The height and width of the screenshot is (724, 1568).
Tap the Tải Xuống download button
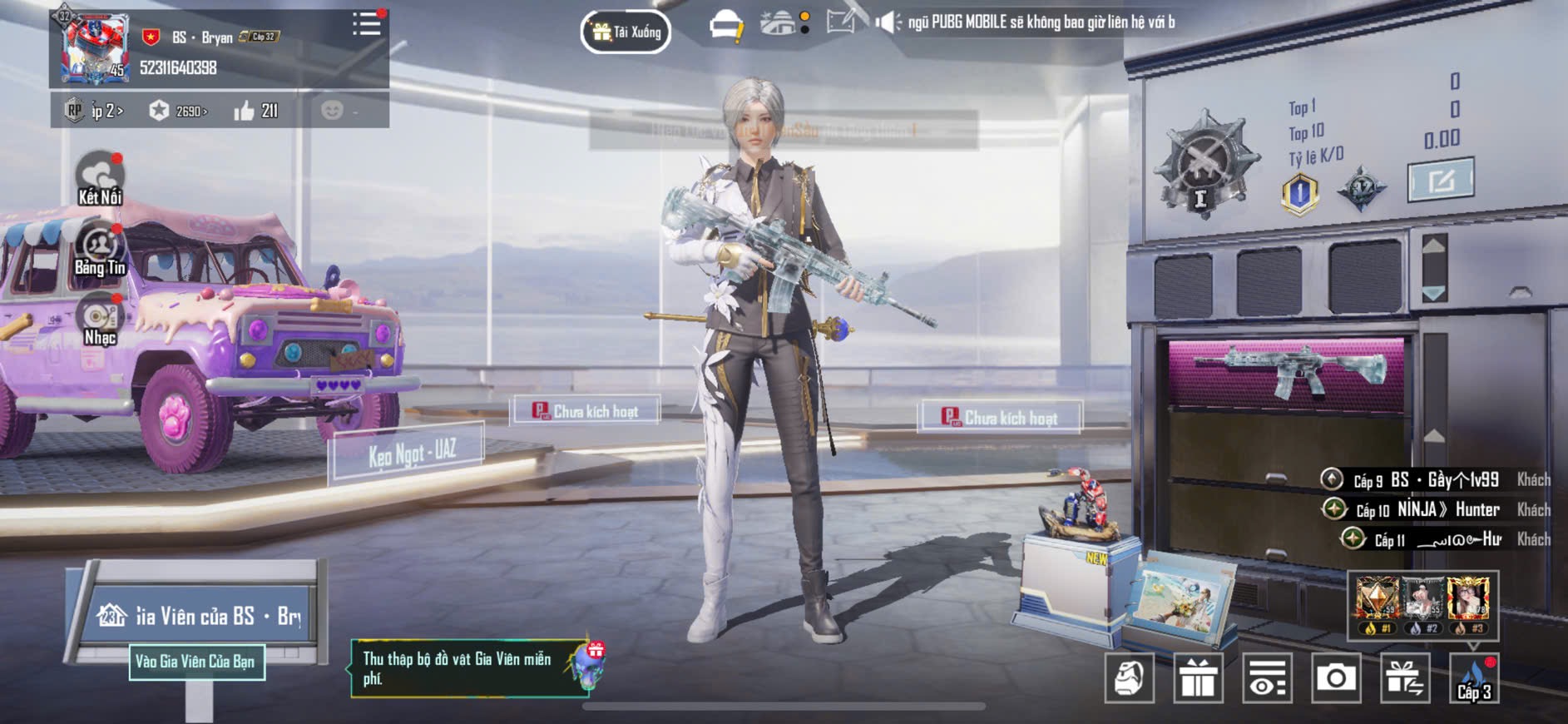click(x=626, y=32)
